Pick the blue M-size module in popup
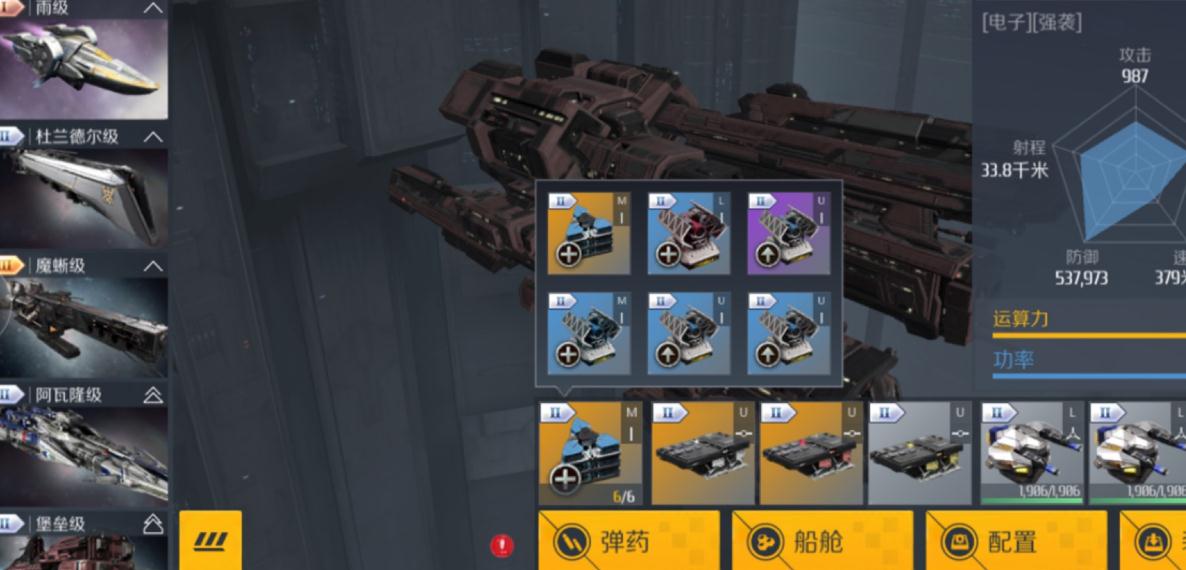This screenshot has width=1186, height=570. [589, 333]
